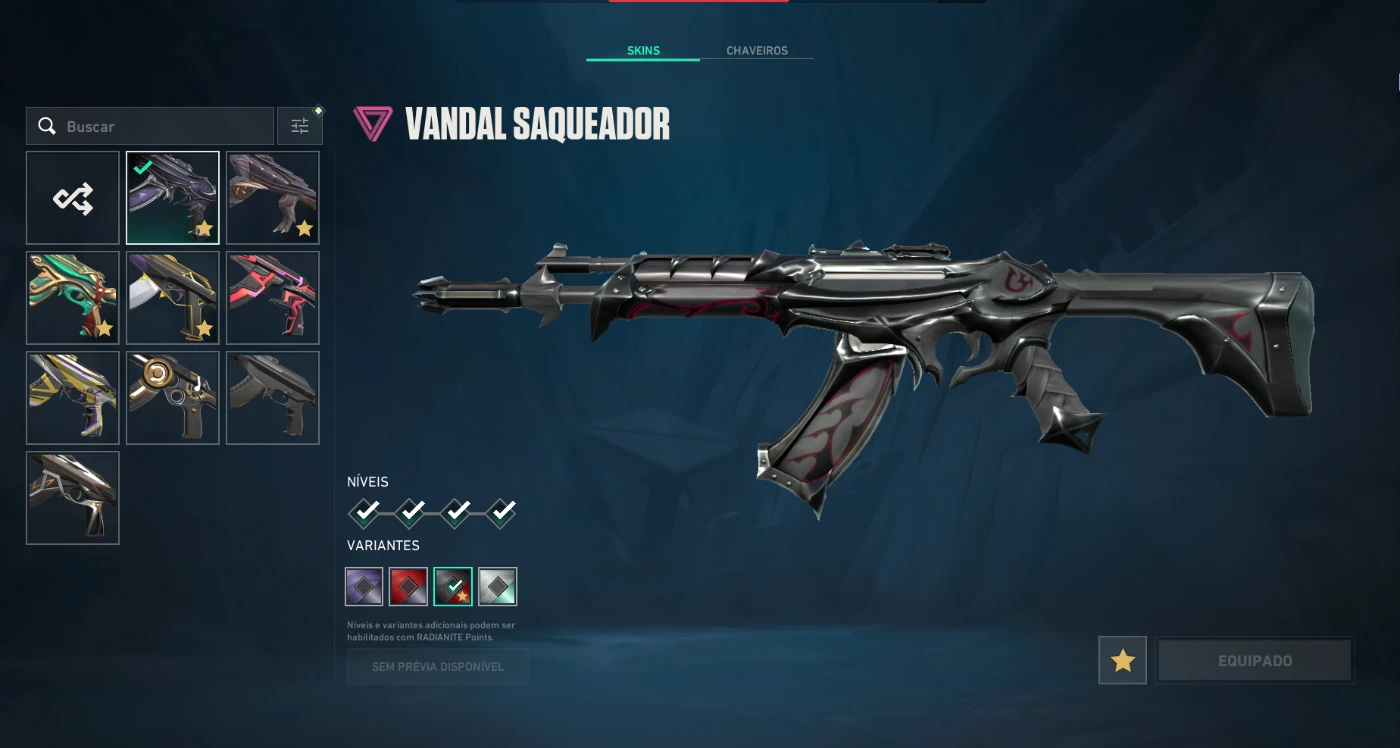Select the Skins tab
This screenshot has width=1400, height=748.
(643, 50)
